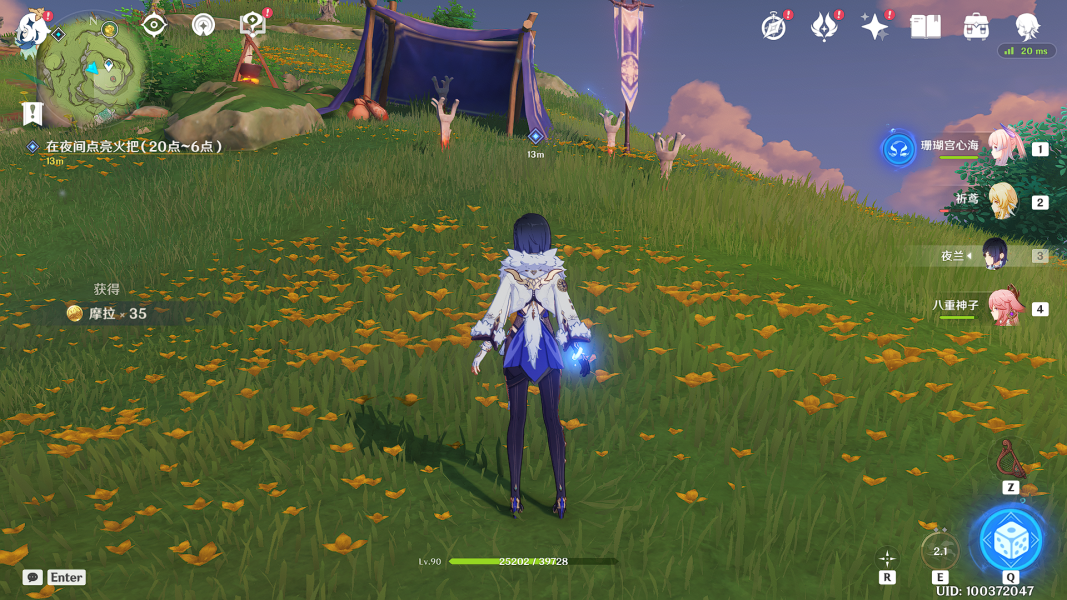
Task: Open the map from the minimap
Action: [x=92, y=66]
